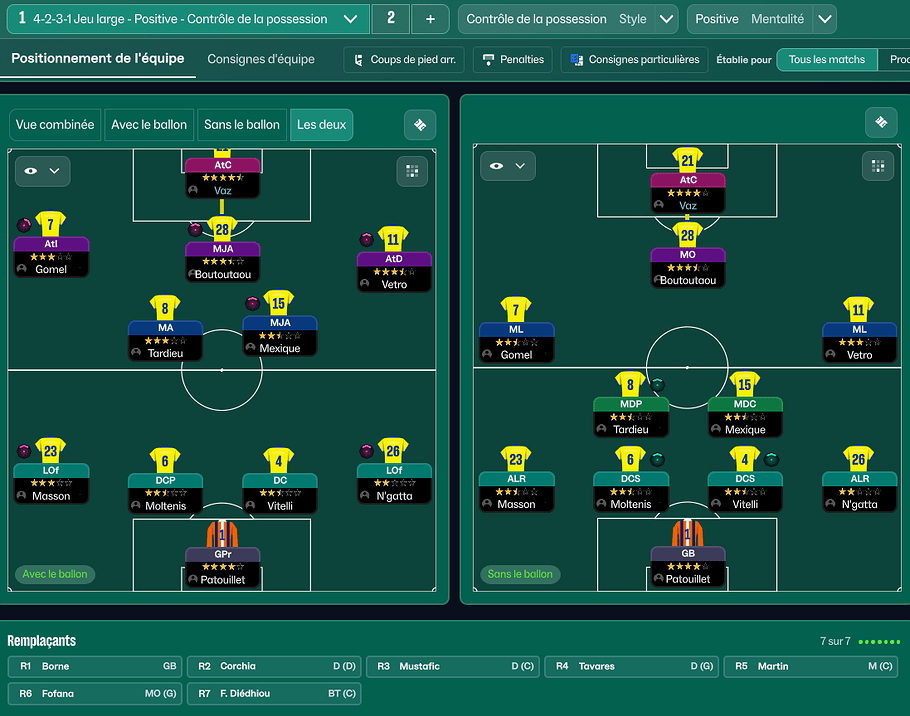Add a new tactic with plus button
The image size is (910, 716).
(x=430, y=19)
